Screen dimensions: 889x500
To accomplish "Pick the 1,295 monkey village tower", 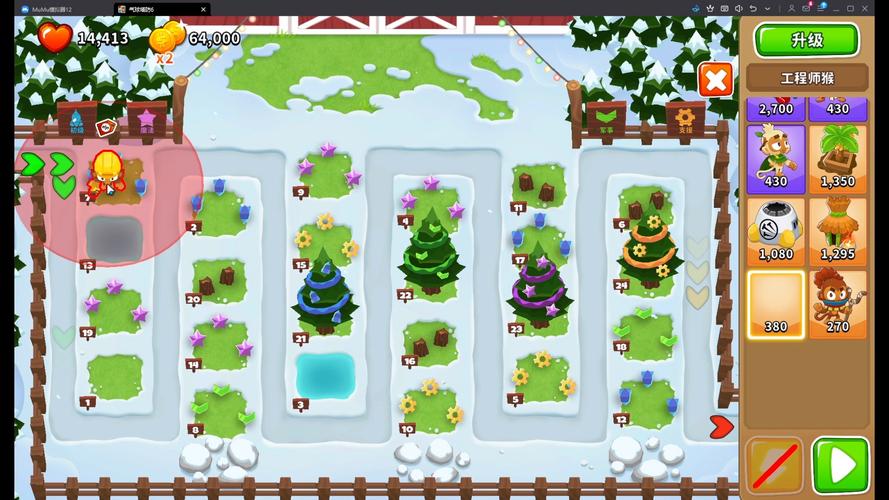I will [838, 231].
